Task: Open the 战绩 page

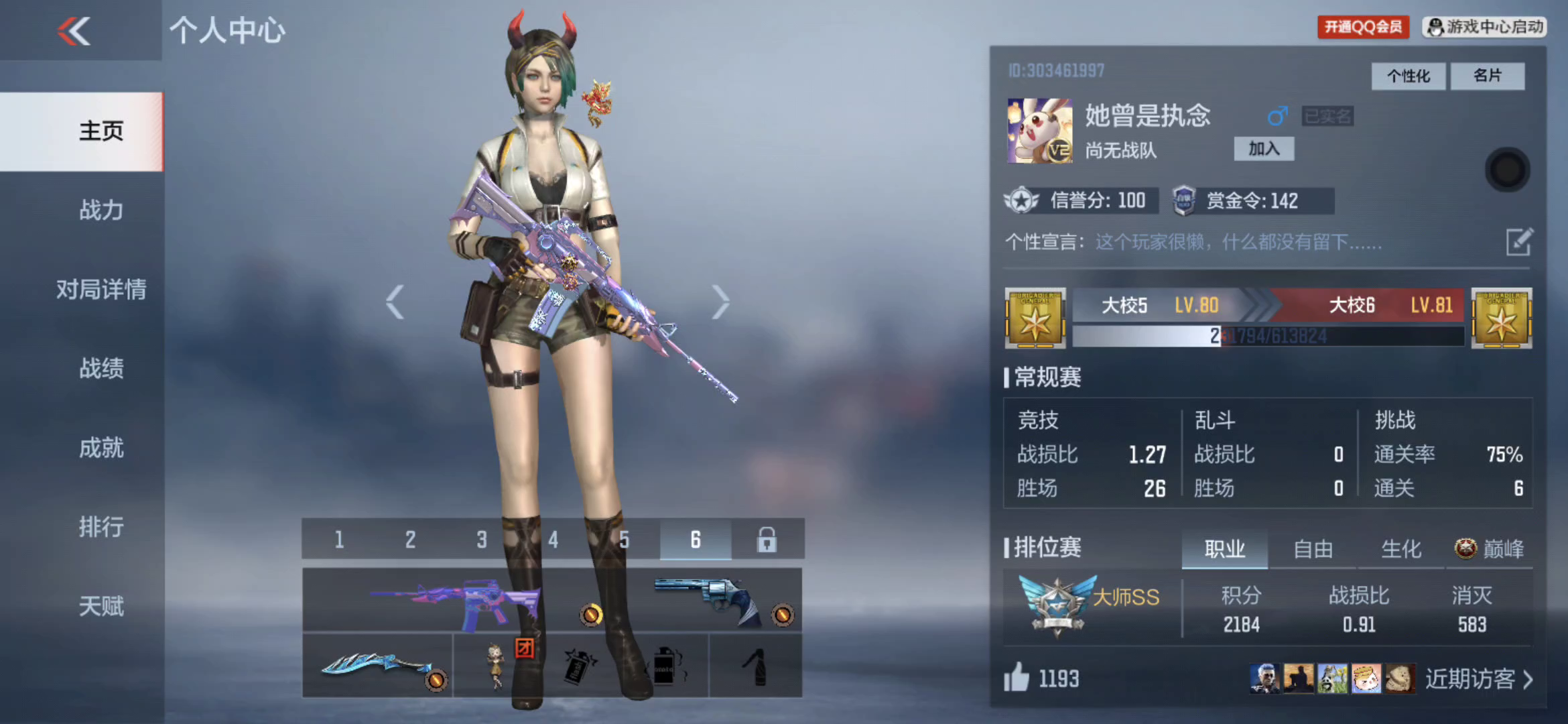Action: [x=101, y=368]
